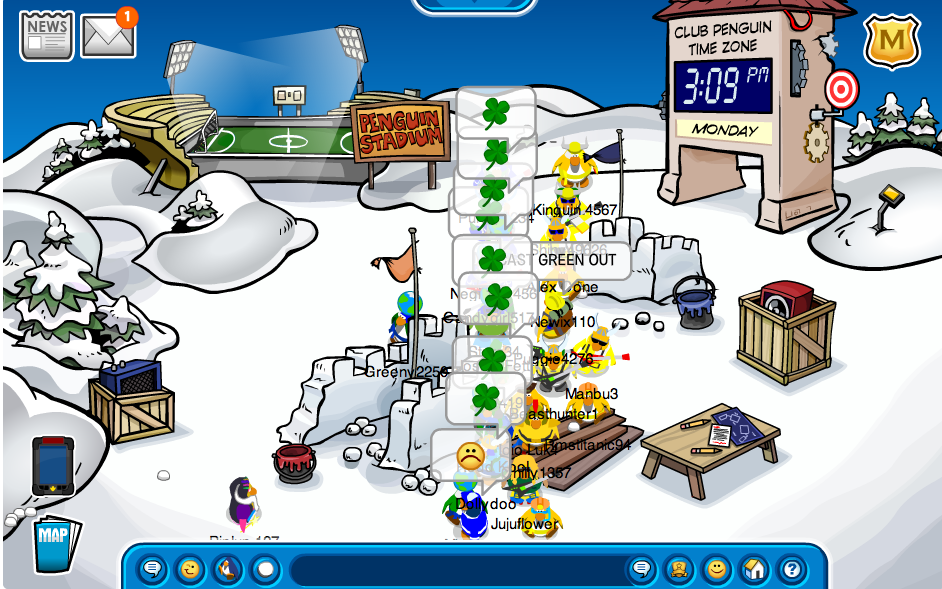The image size is (942, 589).
Task: Open the help question mark
Action: 790,570
